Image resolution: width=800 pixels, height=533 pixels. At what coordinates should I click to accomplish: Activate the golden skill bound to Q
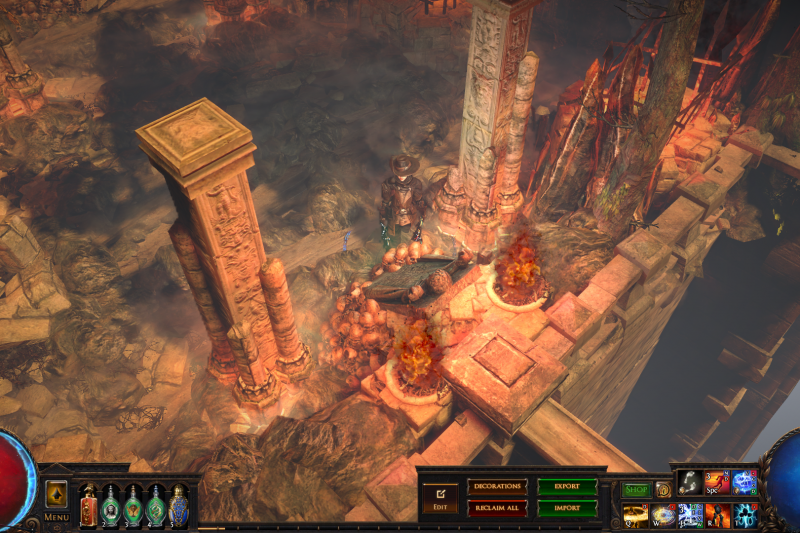click(636, 515)
